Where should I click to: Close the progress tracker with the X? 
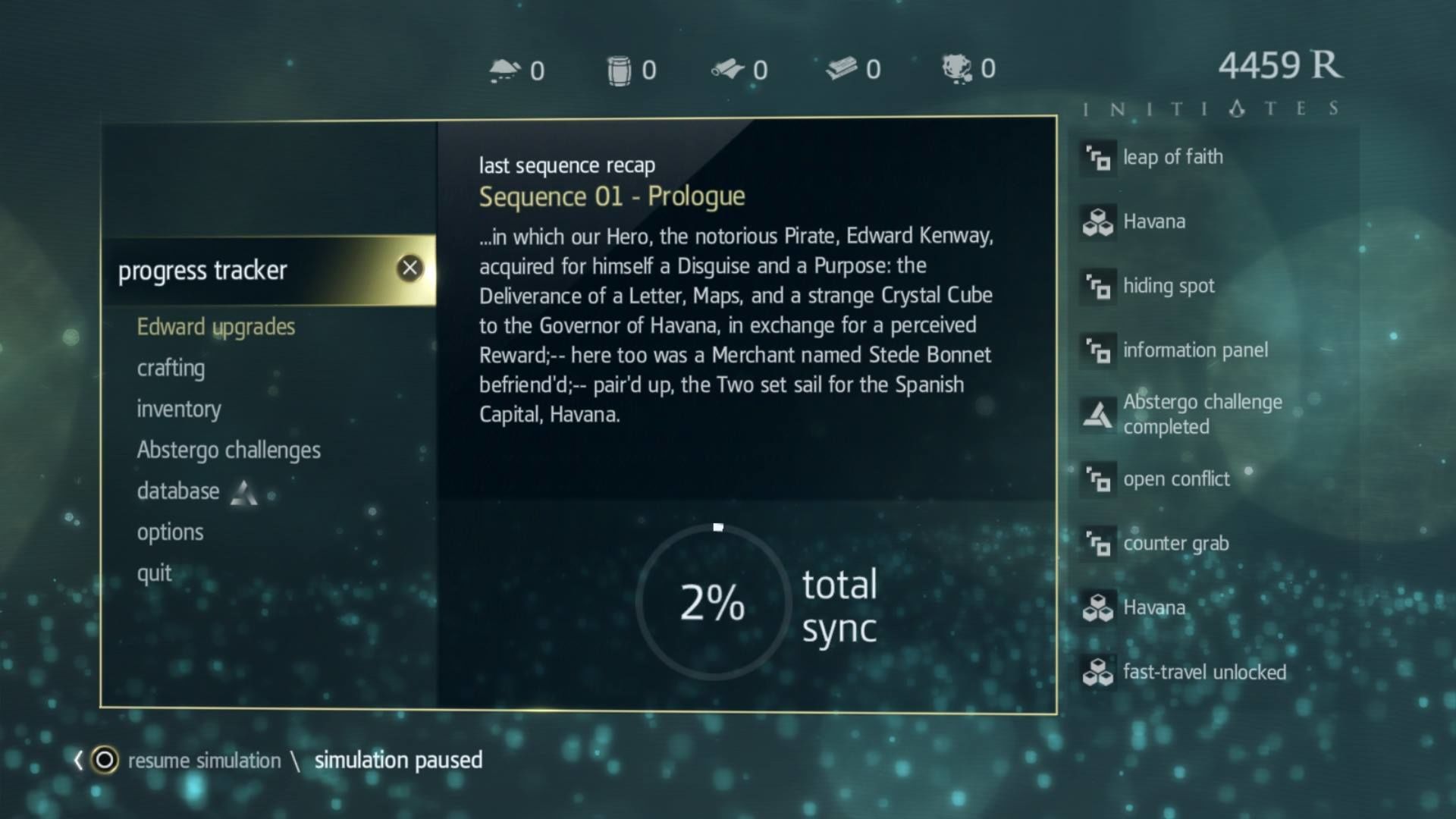coord(409,268)
